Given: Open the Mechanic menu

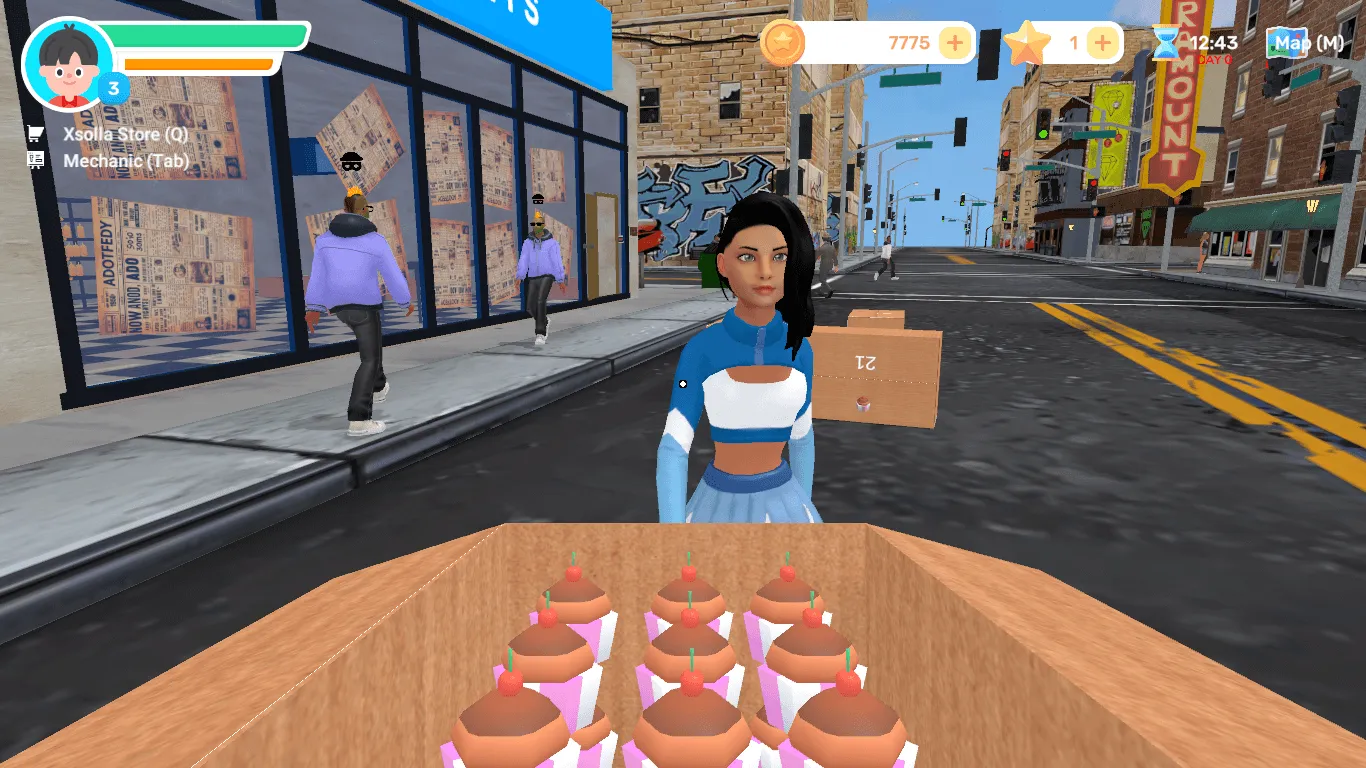Looking at the screenshot, I should (124, 161).
